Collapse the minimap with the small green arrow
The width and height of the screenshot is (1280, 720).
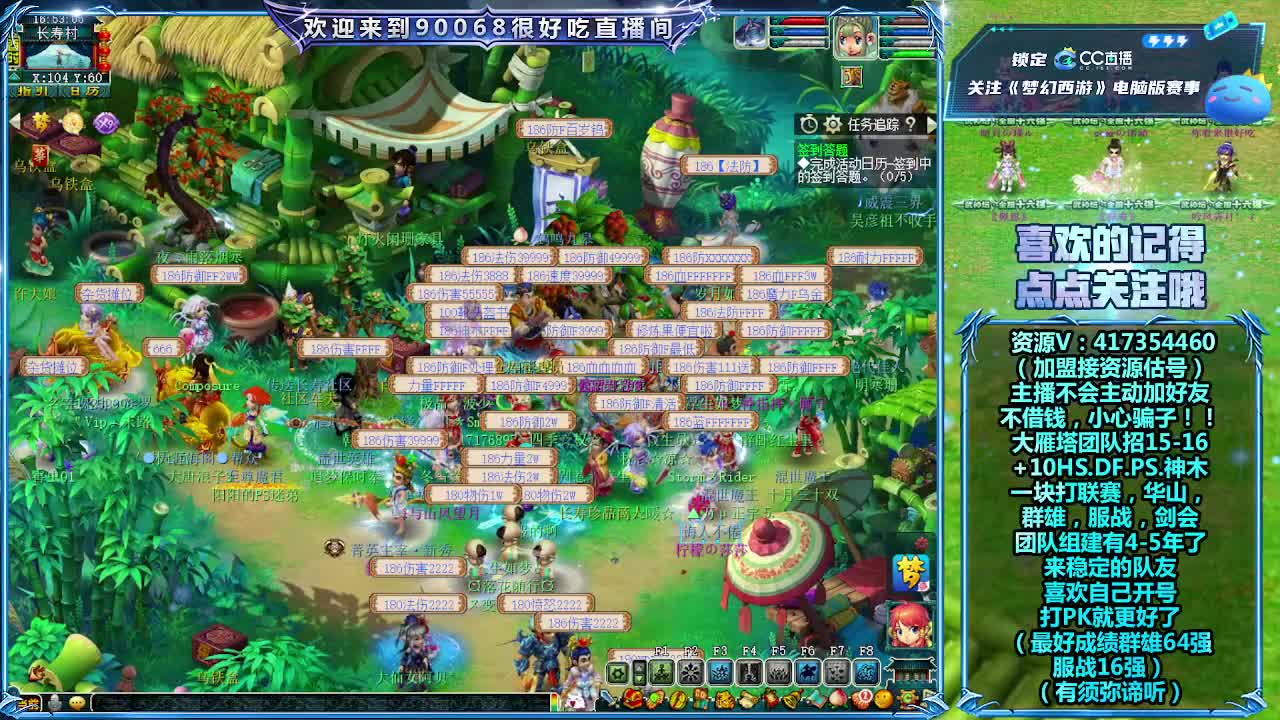coord(13,77)
